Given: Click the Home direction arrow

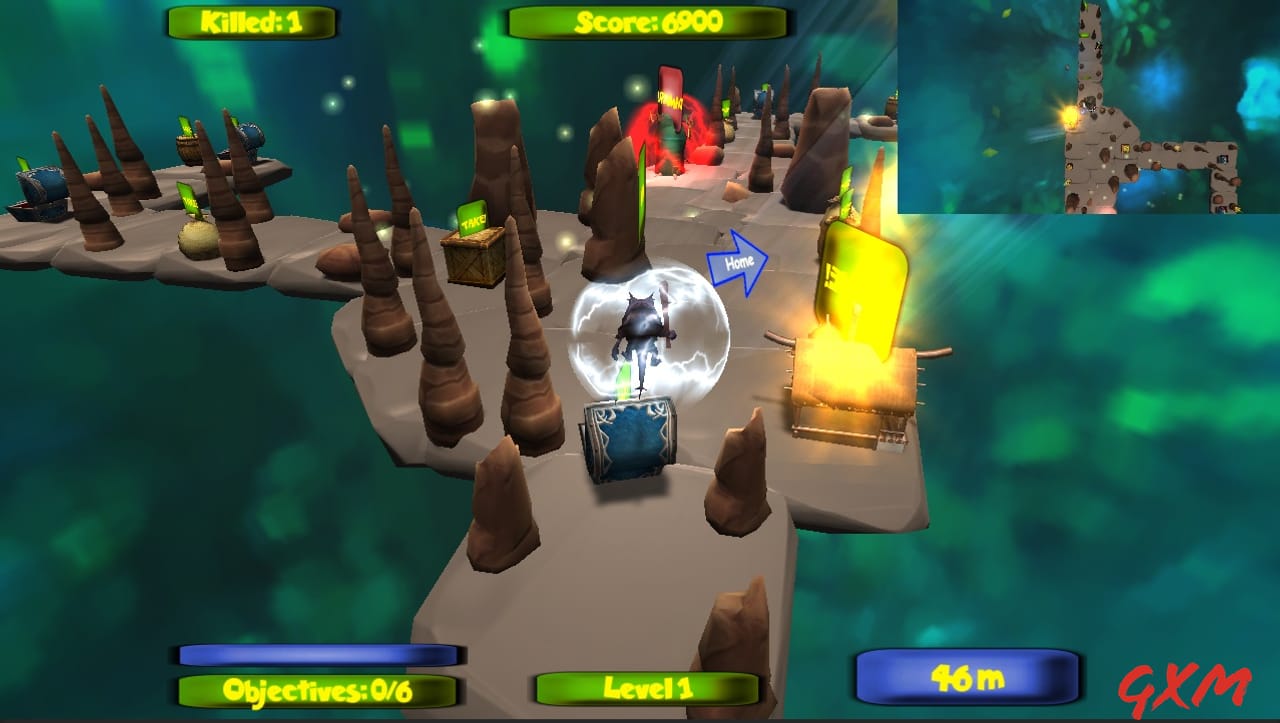Looking at the screenshot, I should point(737,262).
